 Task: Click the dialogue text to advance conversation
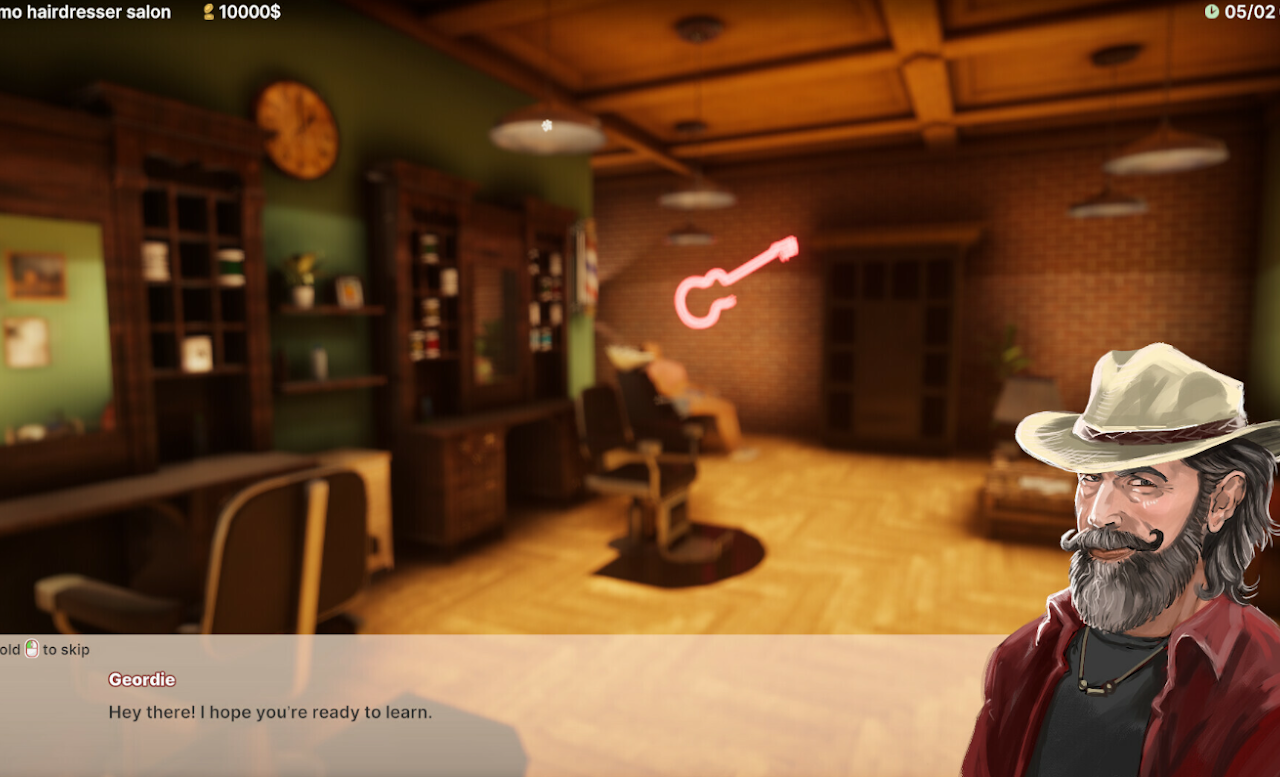coord(270,712)
